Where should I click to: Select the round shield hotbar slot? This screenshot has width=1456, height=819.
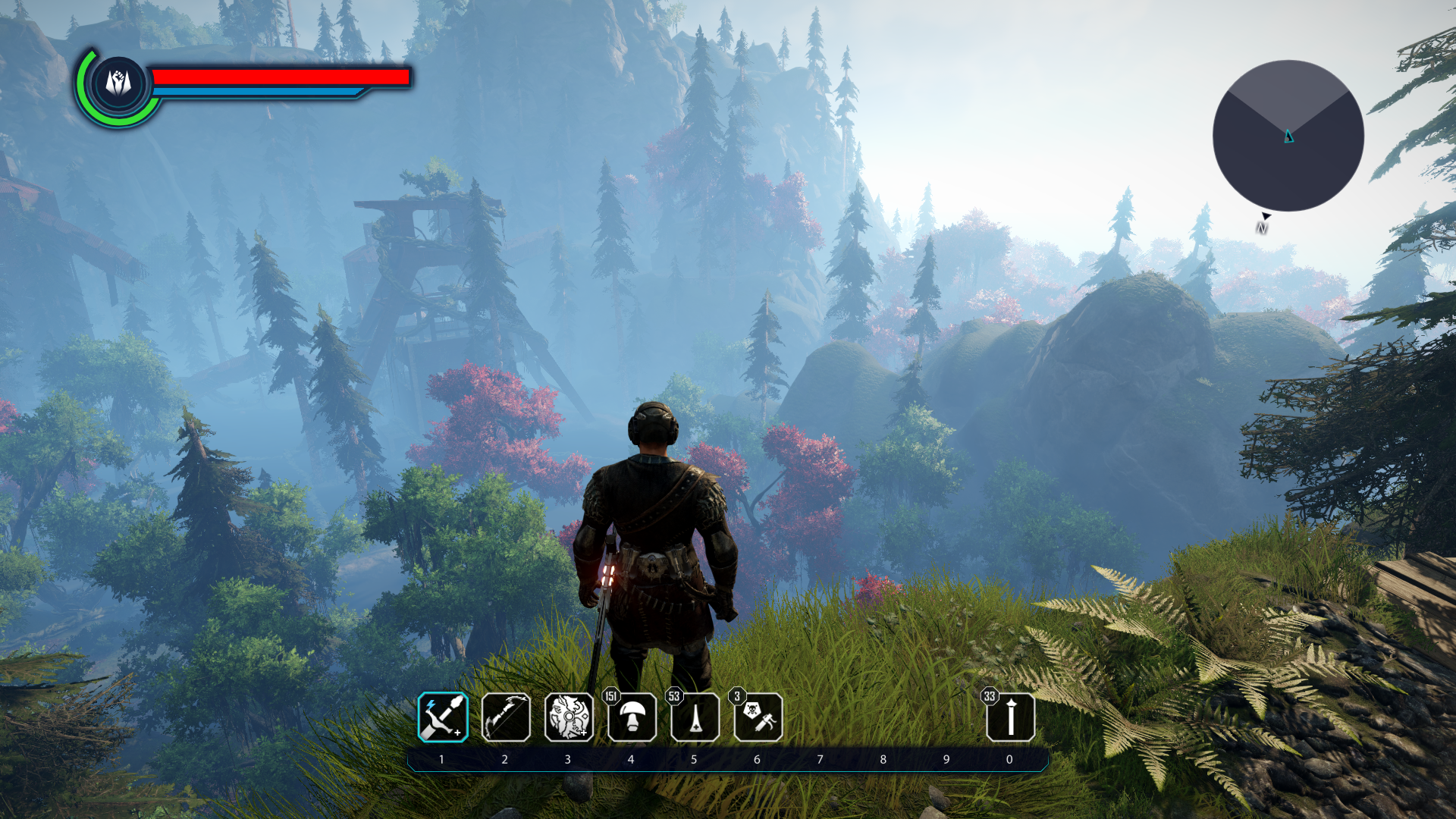(569, 717)
